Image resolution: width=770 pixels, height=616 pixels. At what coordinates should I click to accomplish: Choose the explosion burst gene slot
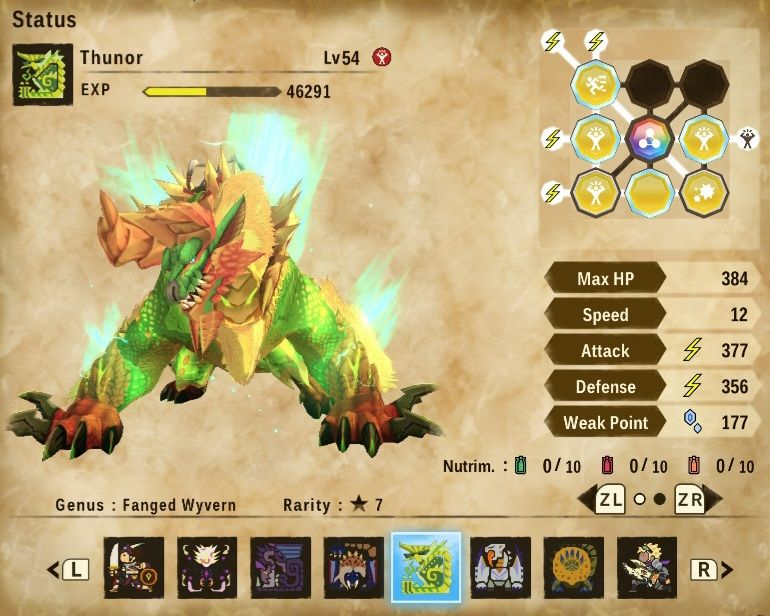point(704,191)
